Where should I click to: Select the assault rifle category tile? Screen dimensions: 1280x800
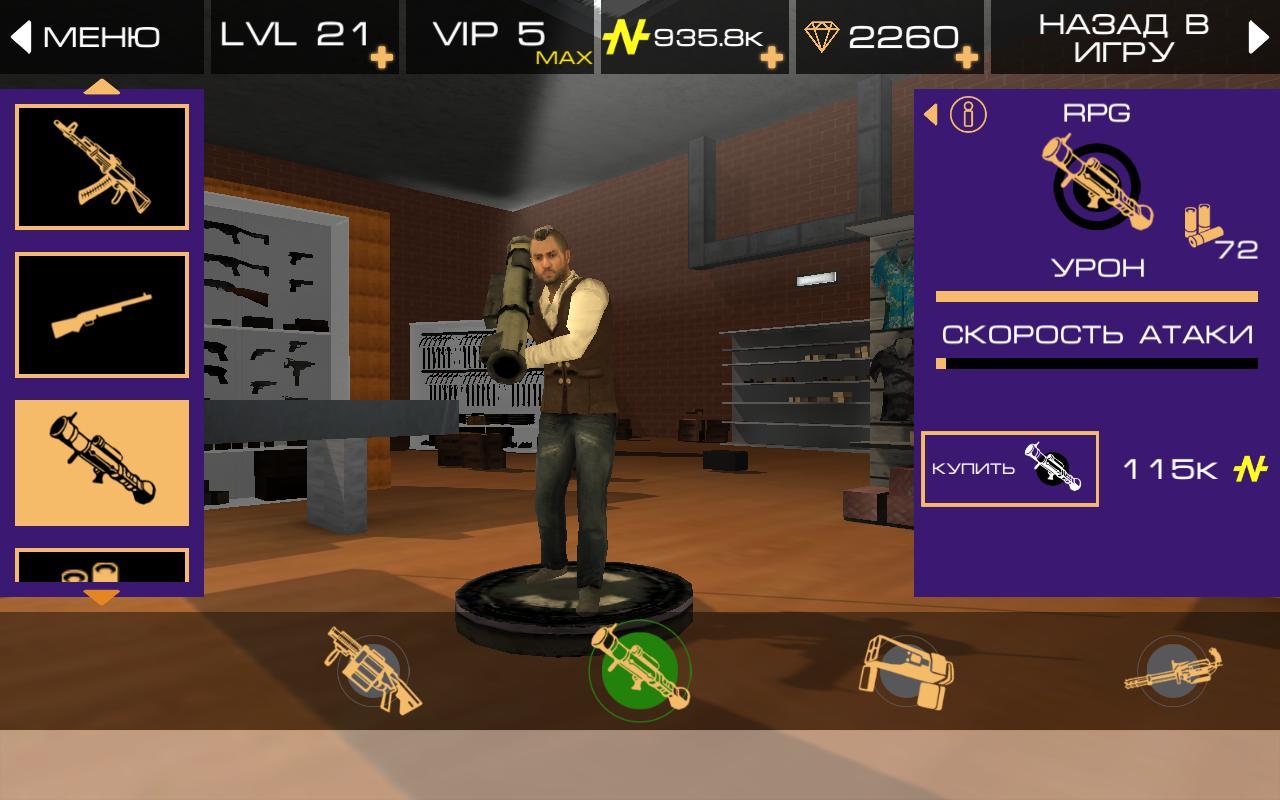point(102,167)
